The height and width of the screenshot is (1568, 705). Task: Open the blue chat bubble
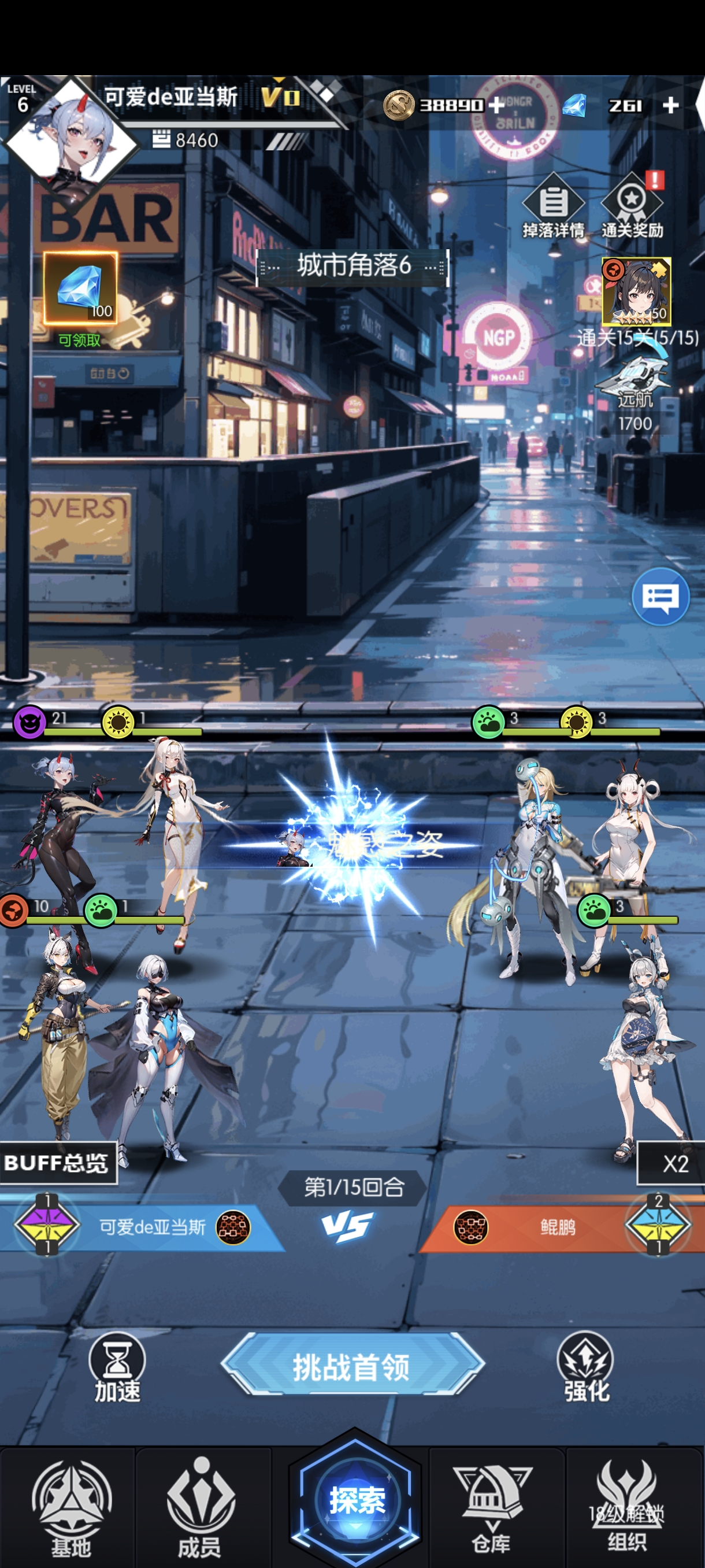point(660,597)
